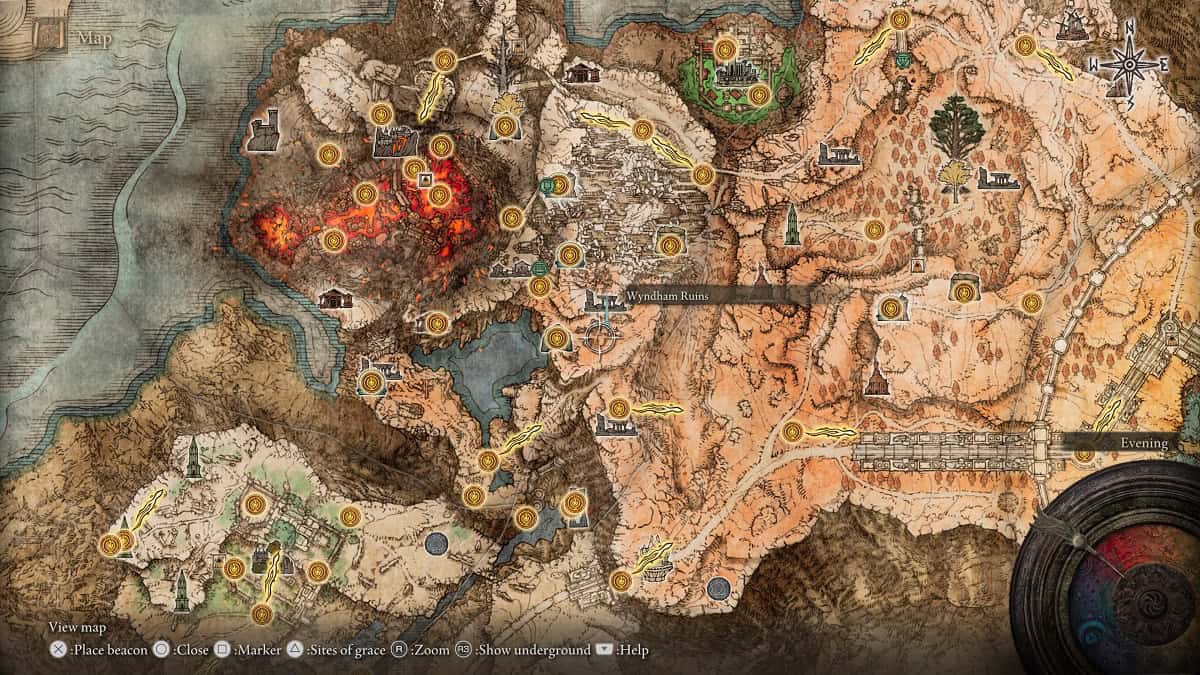Viewport: 1200px width, 675px height.
Task: Click the green-ringed marker beside a grace
Action: (x=548, y=185)
